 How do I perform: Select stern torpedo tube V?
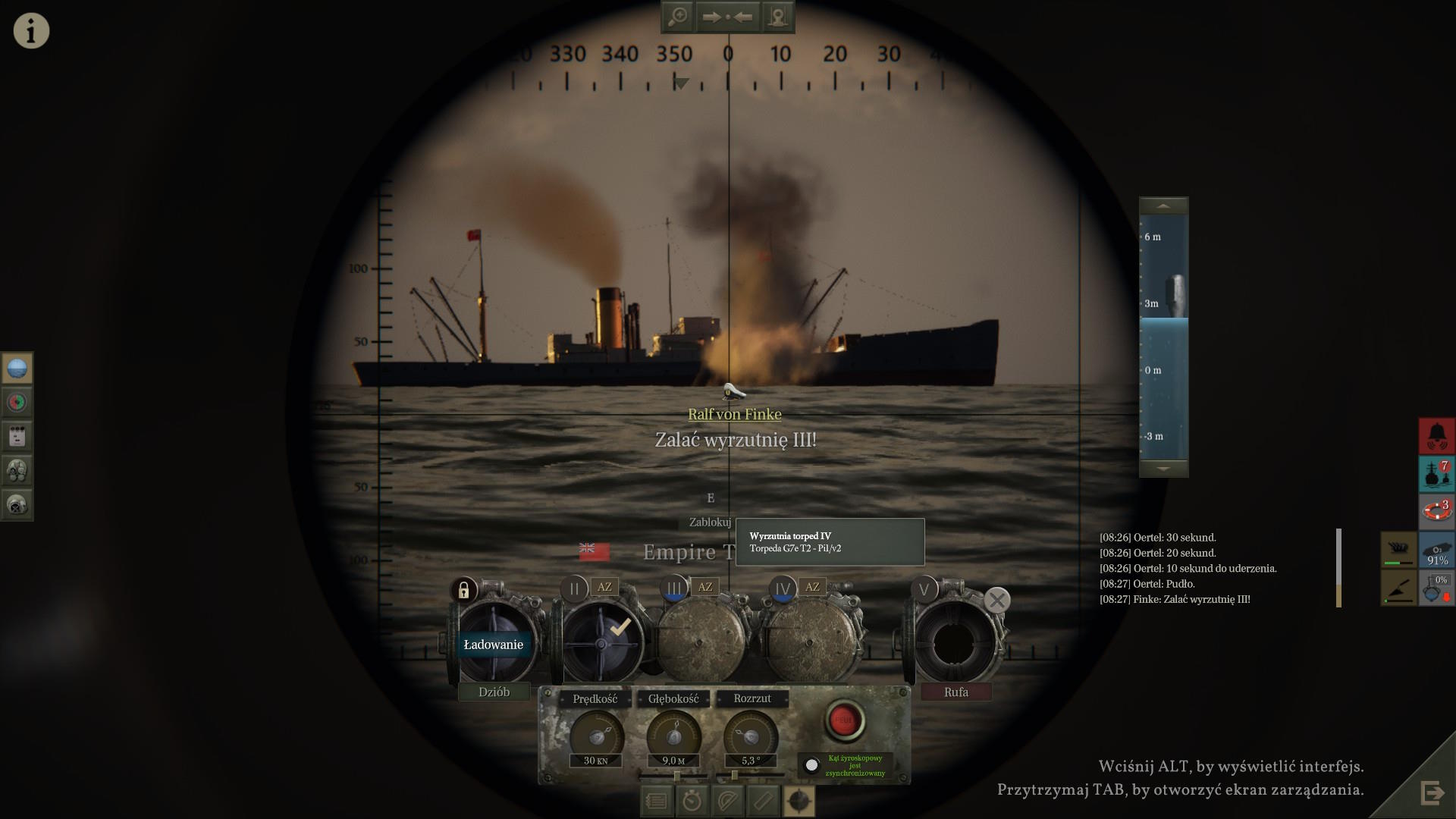click(924, 589)
